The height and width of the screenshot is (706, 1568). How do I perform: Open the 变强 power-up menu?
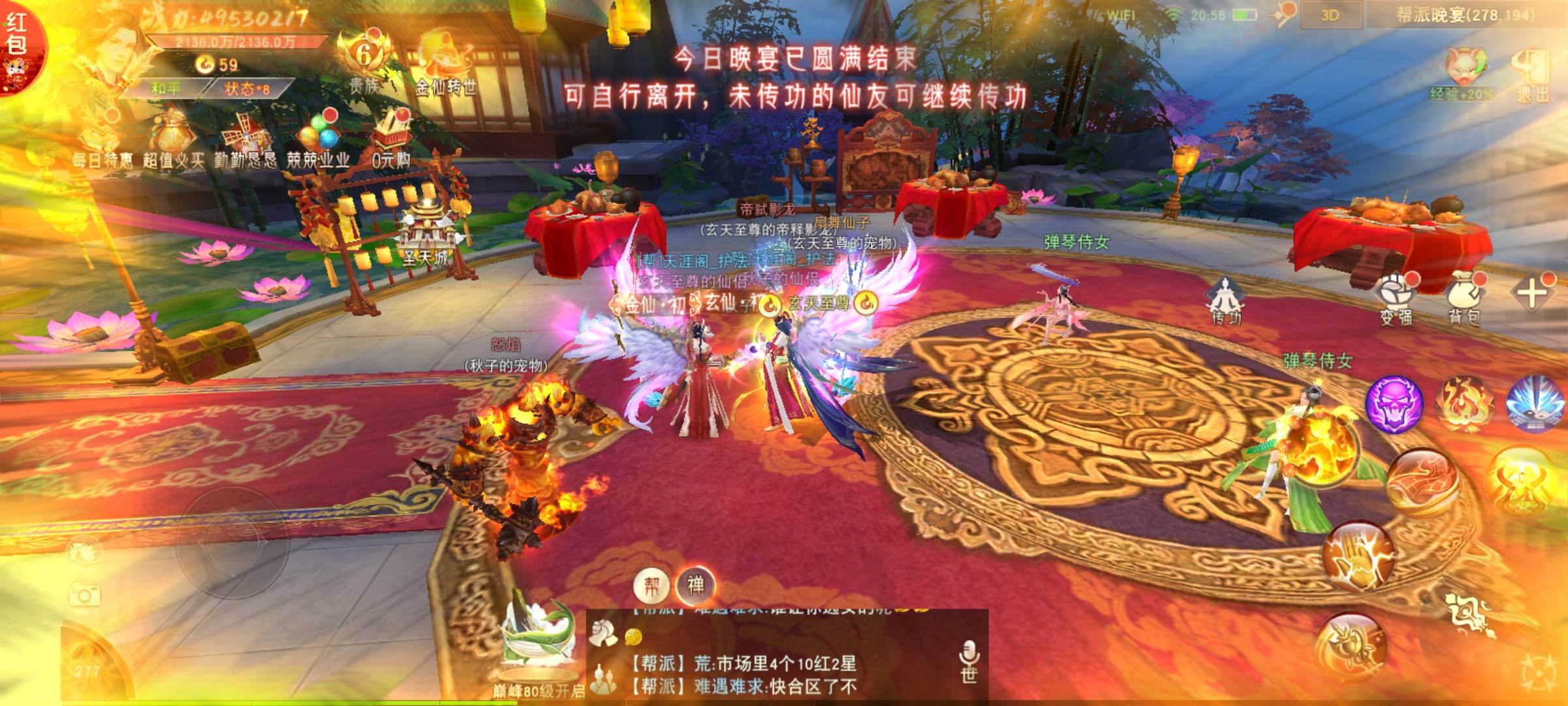pos(1396,297)
